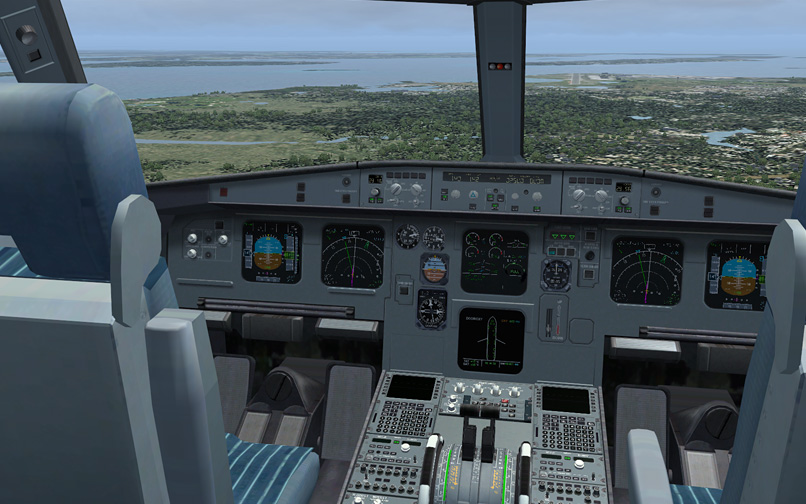Screen dimensions: 806x504
Task: Click the upper ECAM engine display
Action: coord(494,261)
